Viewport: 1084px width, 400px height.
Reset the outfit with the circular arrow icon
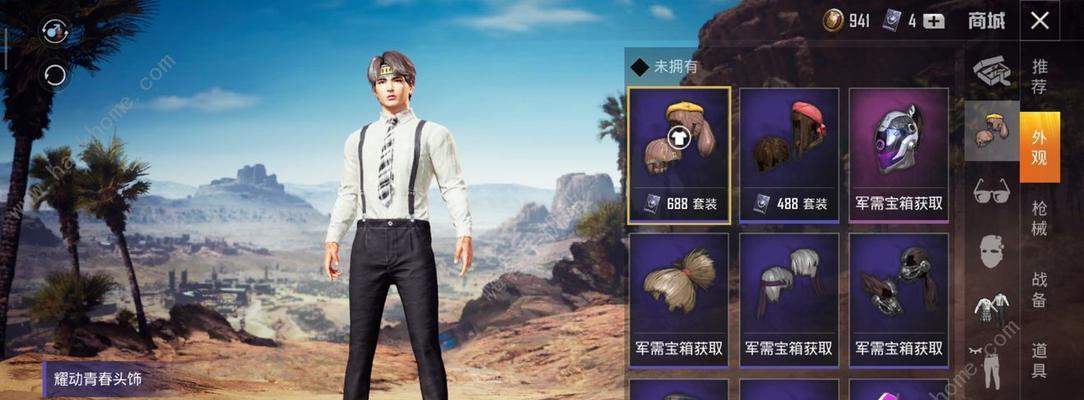pos(53,74)
